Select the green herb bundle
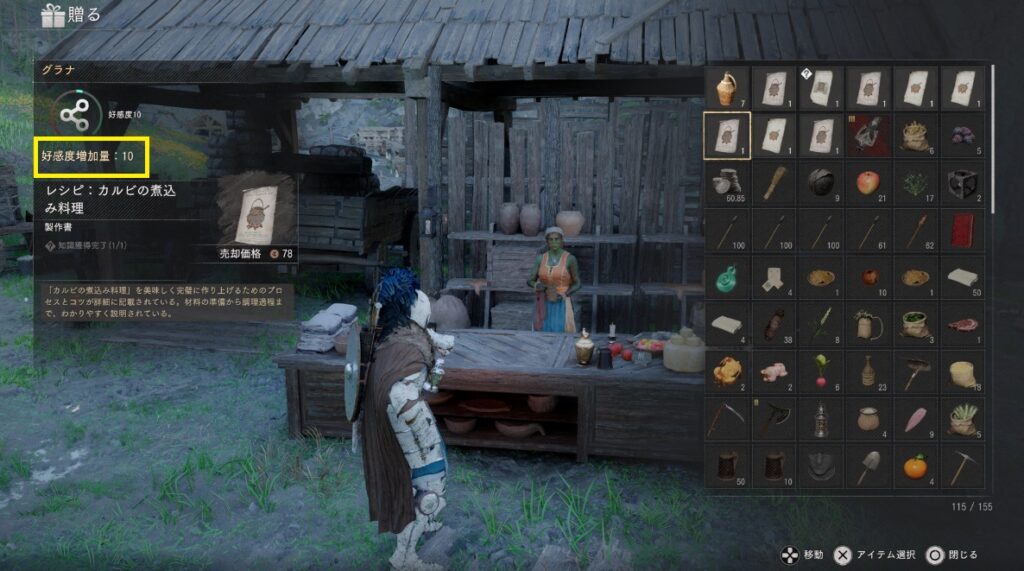The image size is (1024, 571). click(915, 182)
